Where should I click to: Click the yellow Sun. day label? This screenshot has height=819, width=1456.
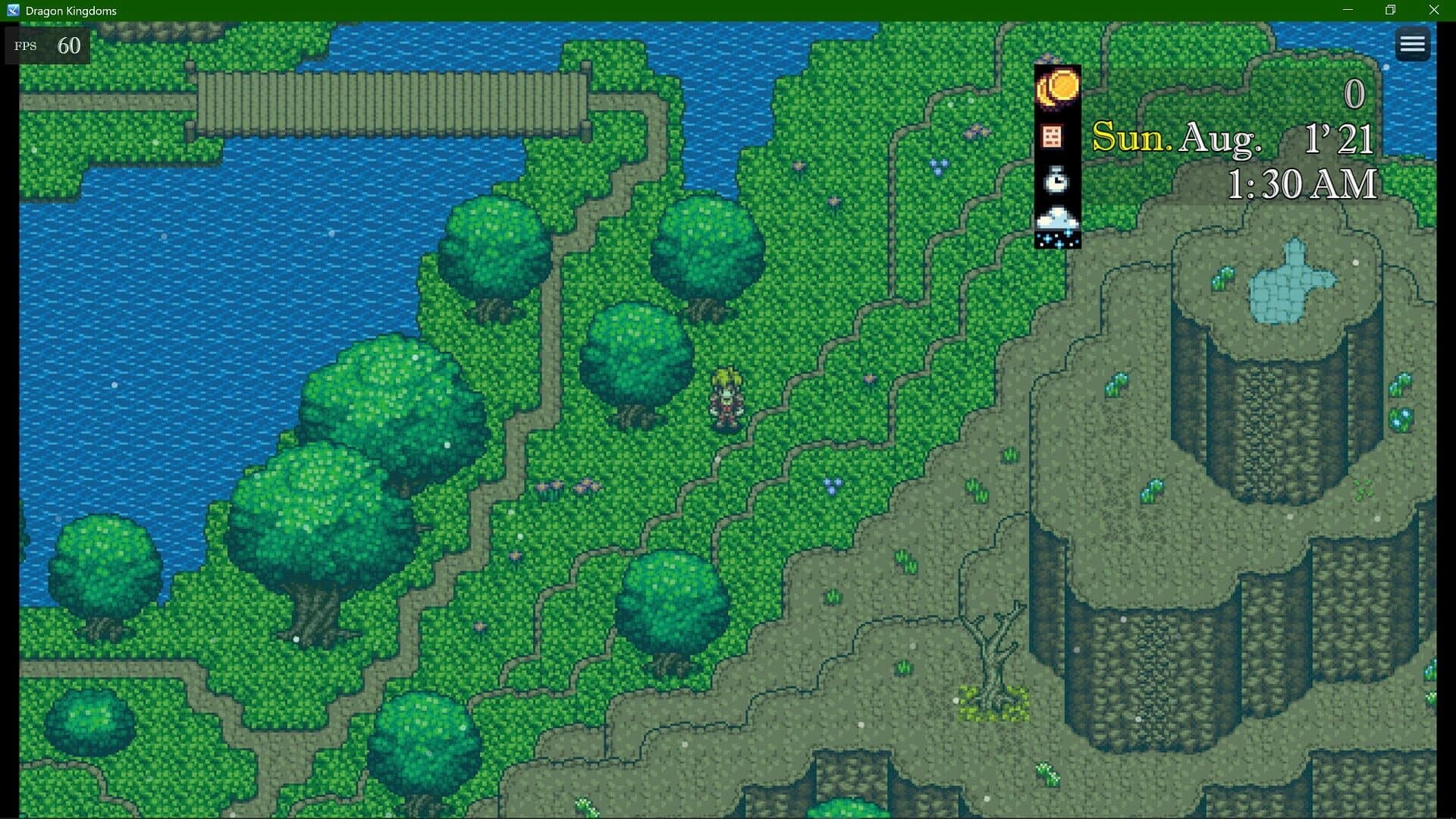[x=1128, y=136]
